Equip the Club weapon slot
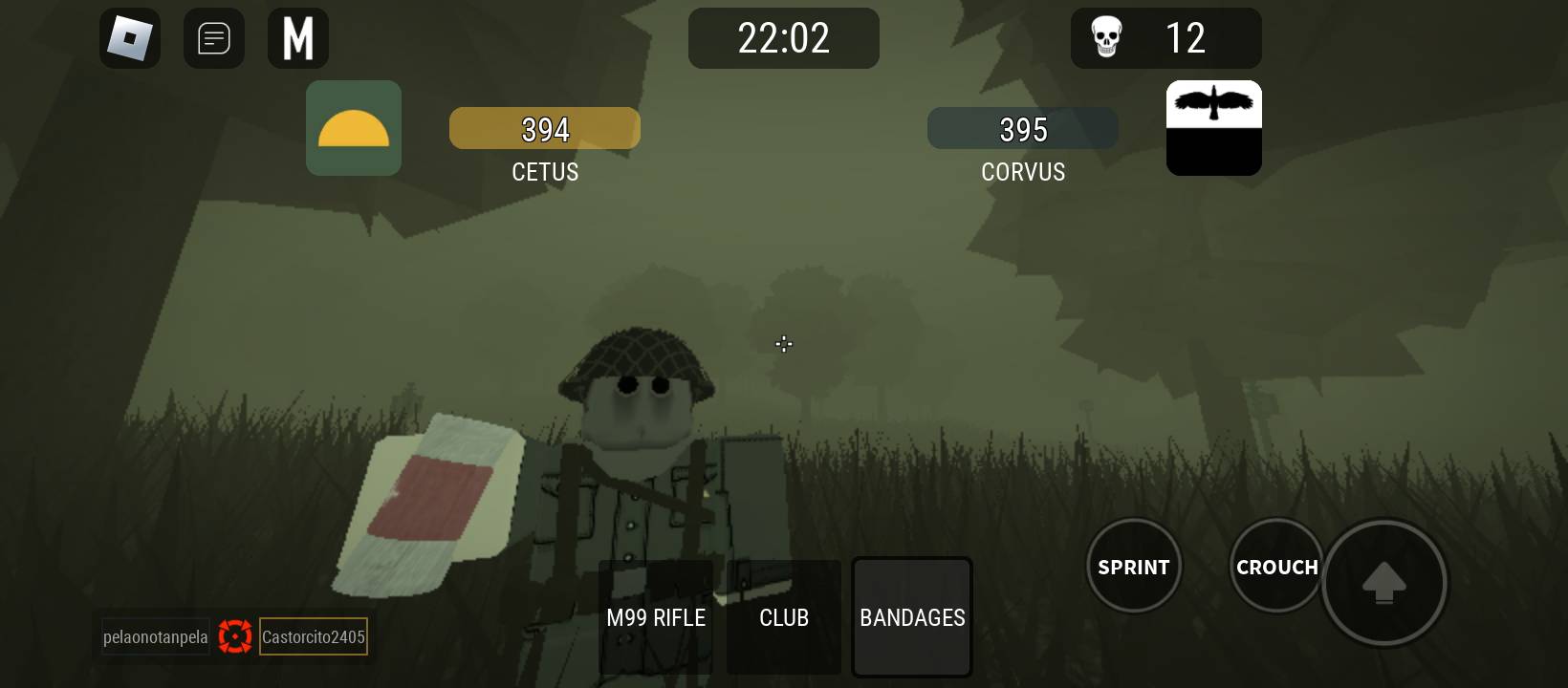The image size is (1568, 688). tap(784, 617)
